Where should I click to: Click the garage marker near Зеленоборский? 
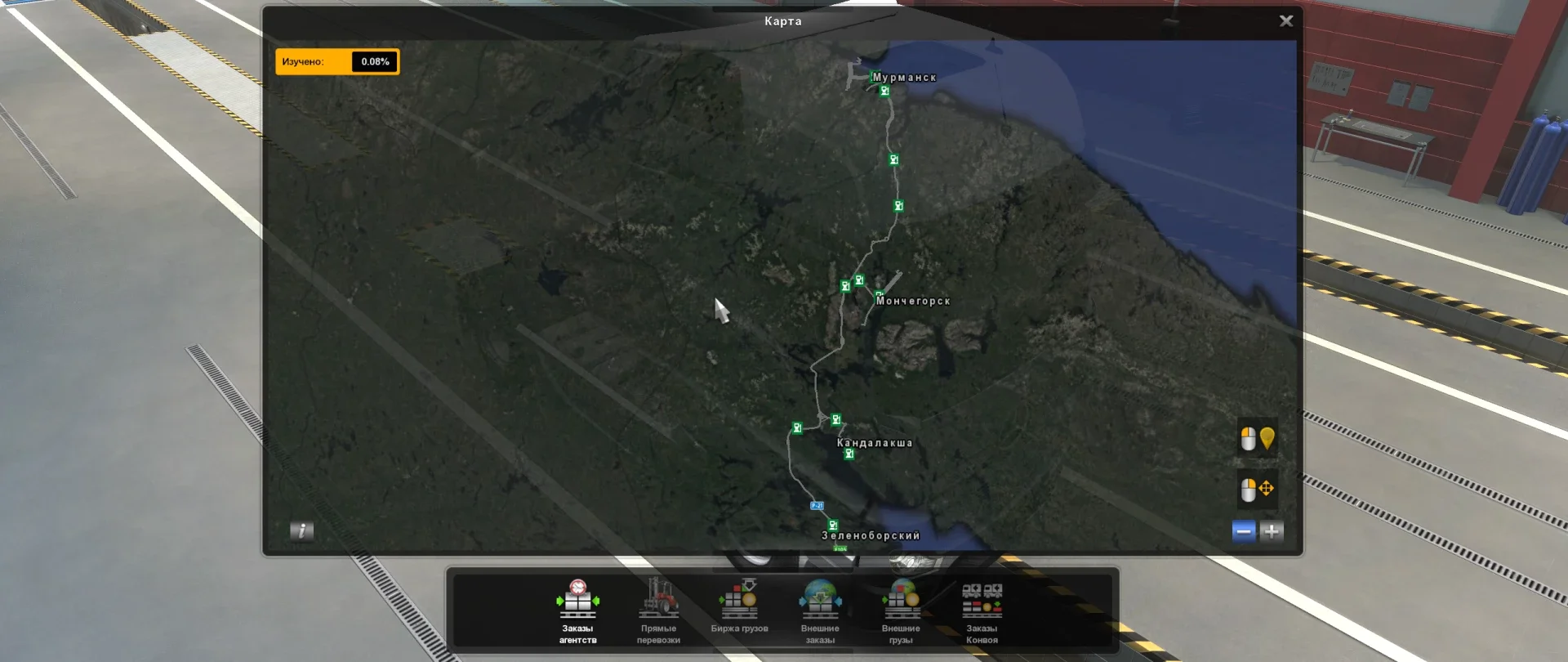pyautogui.click(x=832, y=524)
